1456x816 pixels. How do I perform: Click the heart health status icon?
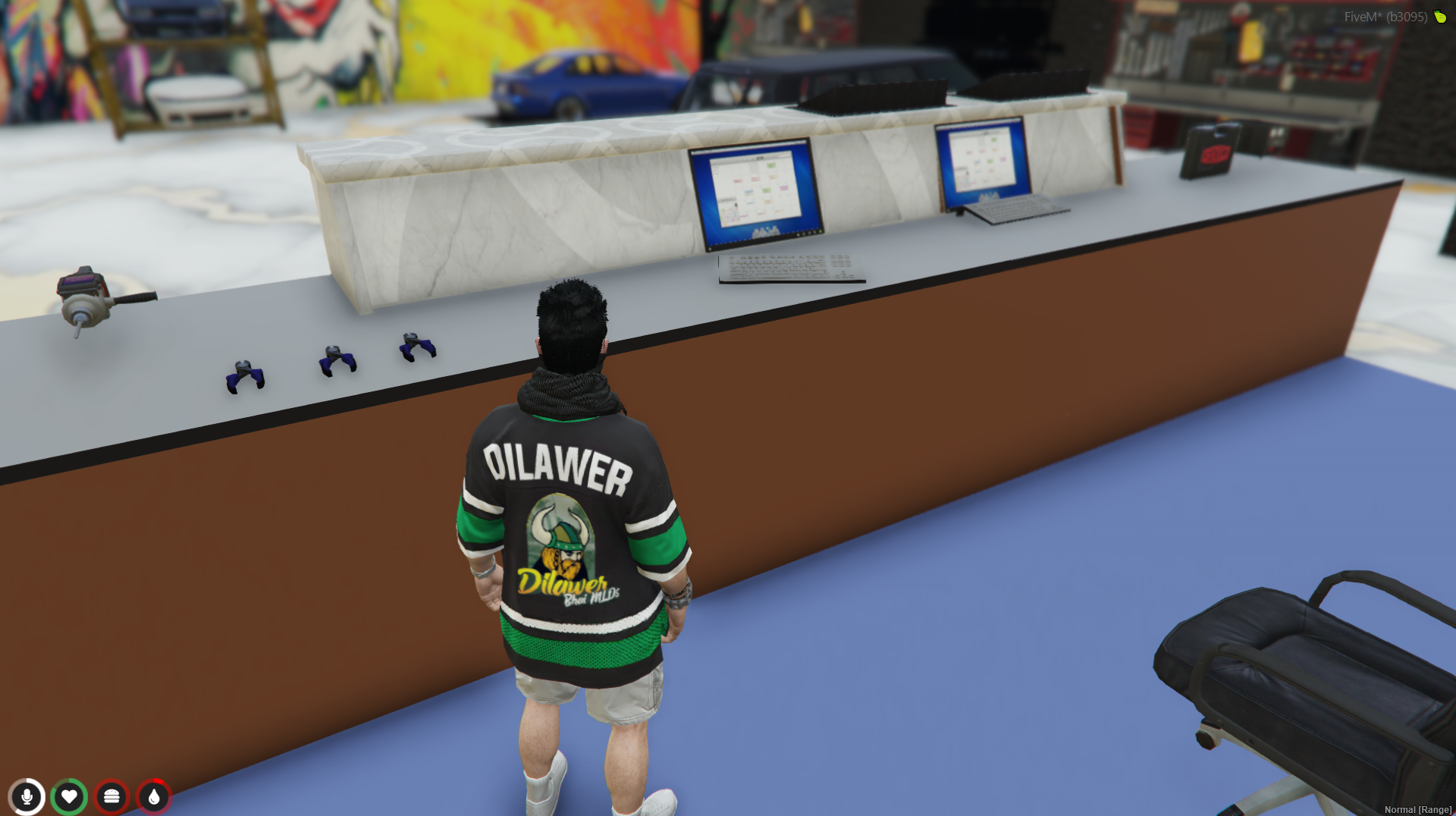(69, 796)
